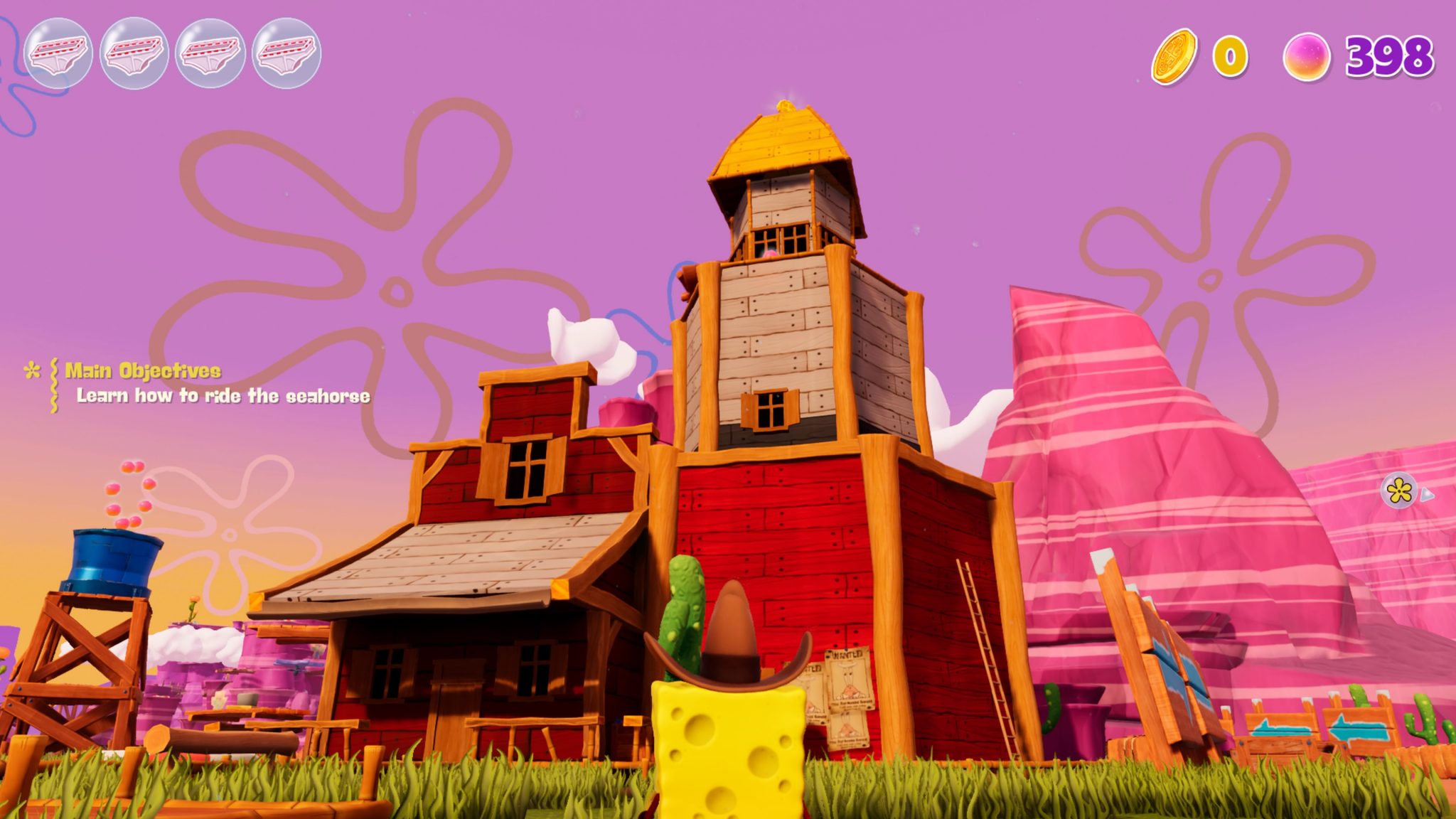The height and width of the screenshot is (819, 1456).
Task: Click the coin count showing 0
Action: click(x=1230, y=53)
